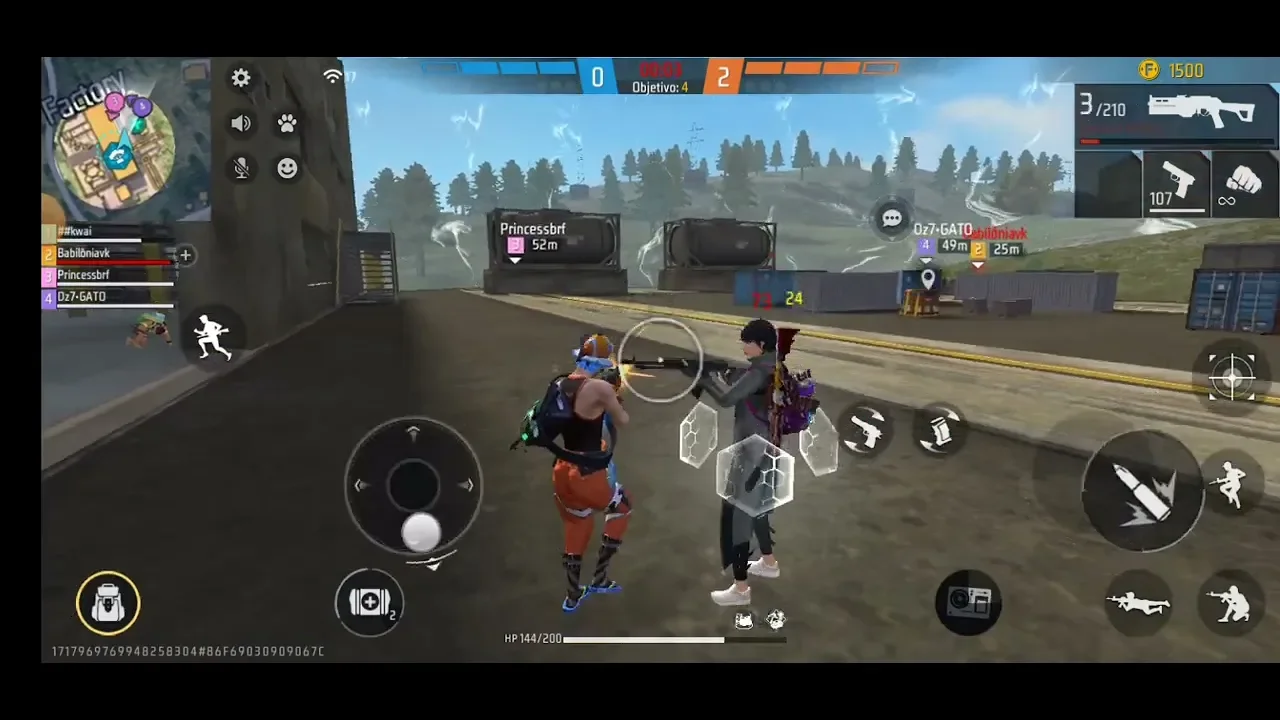Go prone with the lying soldier button

(x=1138, y=602)
